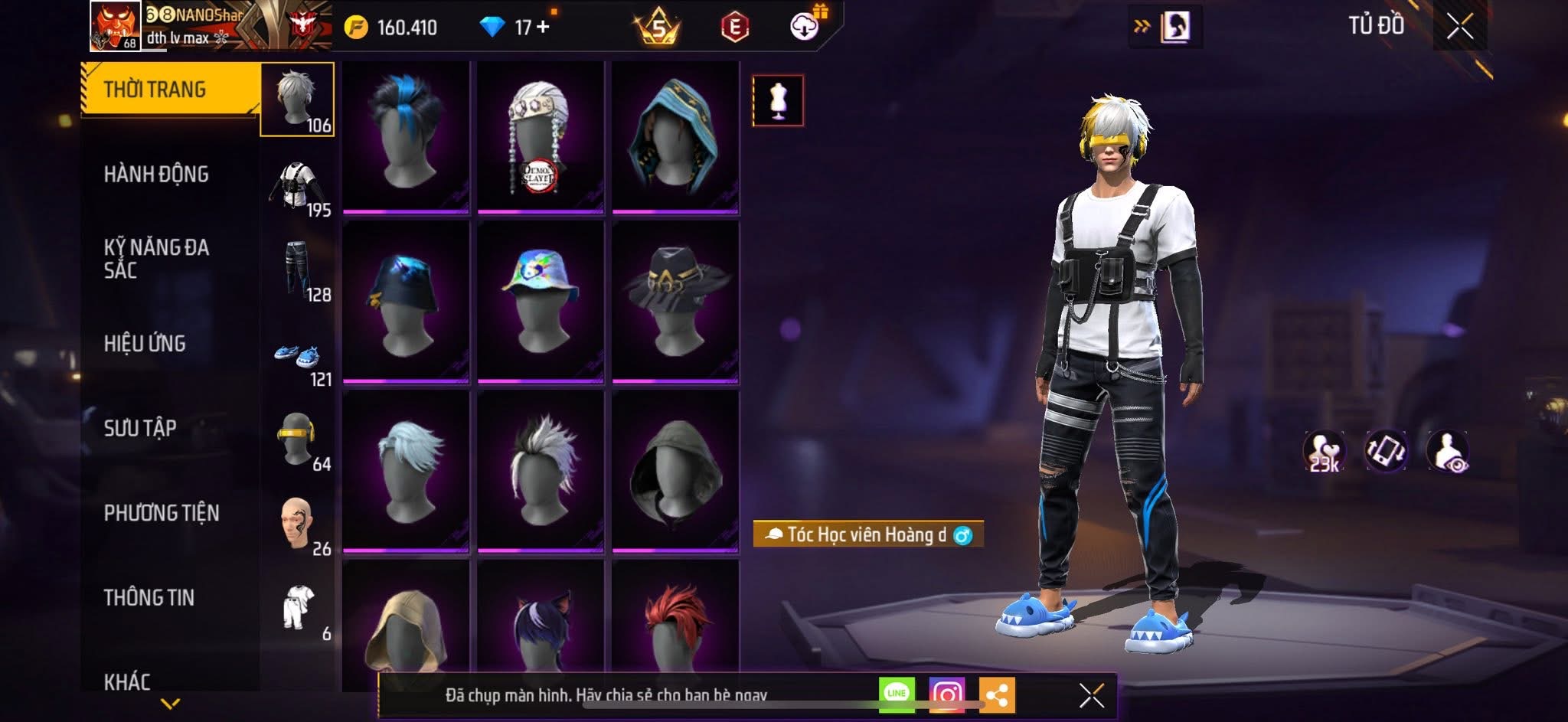
Task: Pick the Demon Slayer headband item
Action: click(541, 136)
